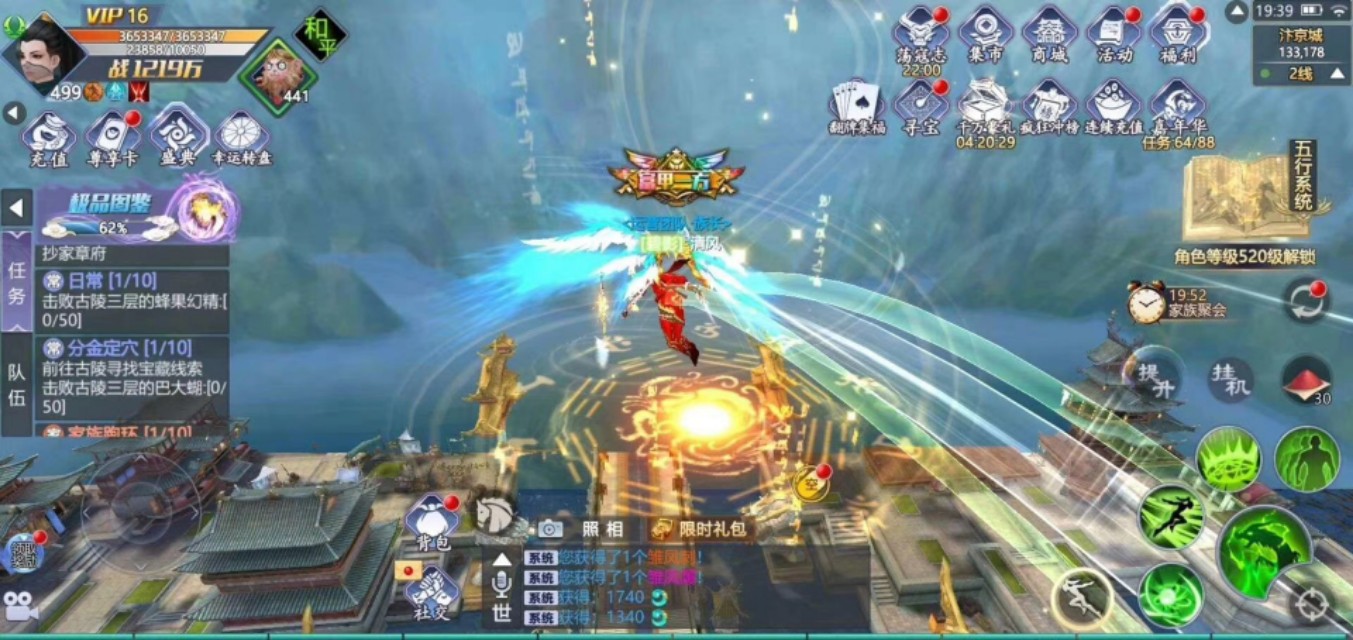Toggle 挂机 auto-battle mode
This screenshot has height=640, width=1353.
coord(1230,380)
